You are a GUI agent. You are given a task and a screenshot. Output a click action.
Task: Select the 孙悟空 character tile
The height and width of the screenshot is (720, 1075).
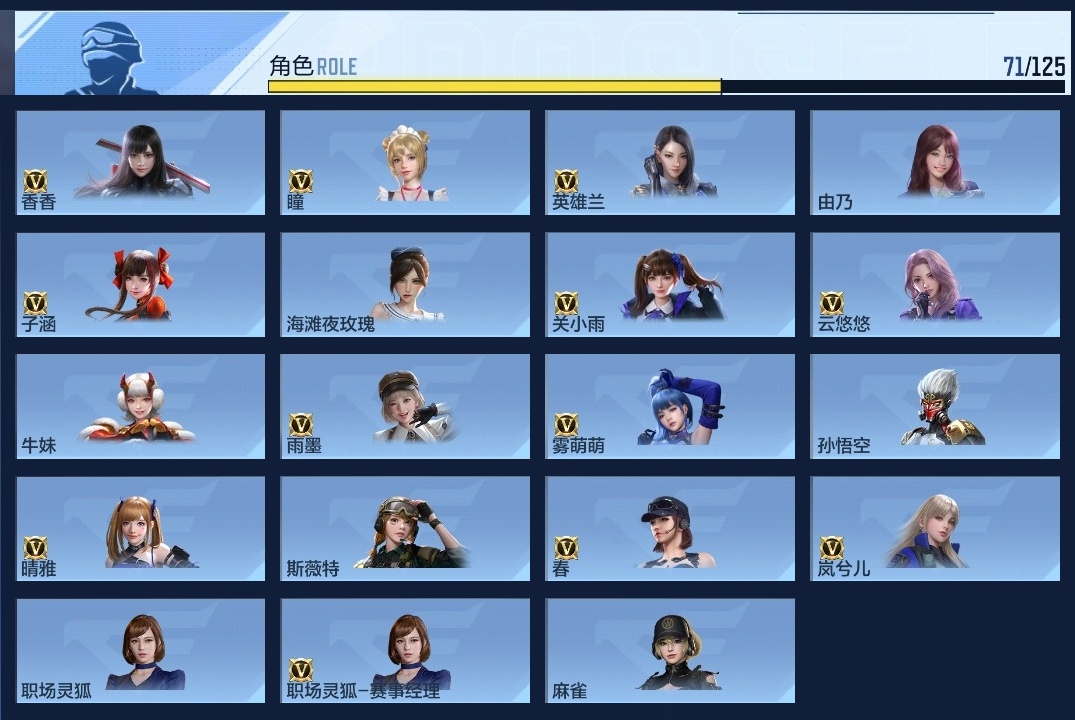point(935,407)
